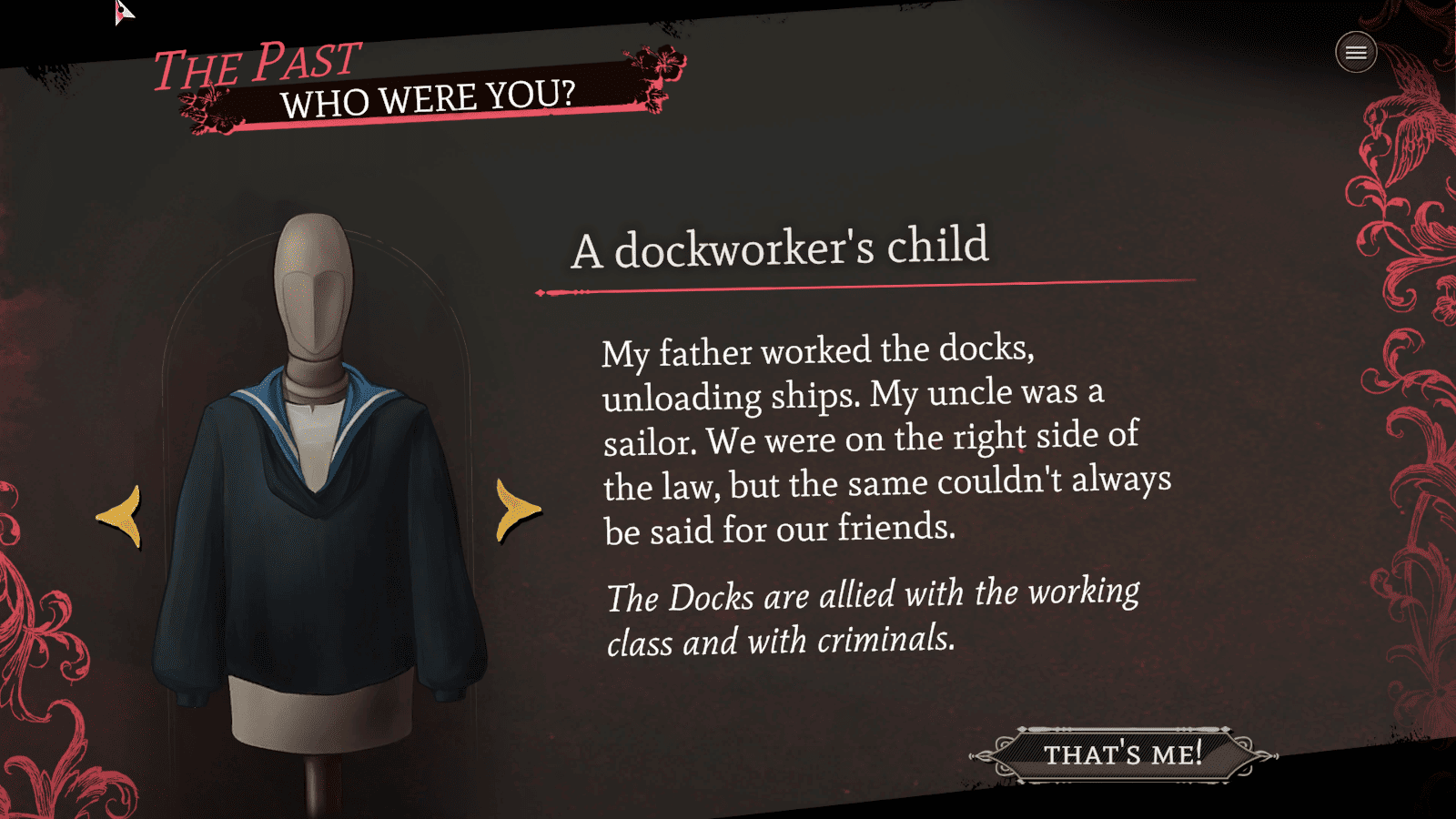Select the 'THE PAST' header label
The width and height of the screenshot is (1456, 819).
click(x=258, y=64)
